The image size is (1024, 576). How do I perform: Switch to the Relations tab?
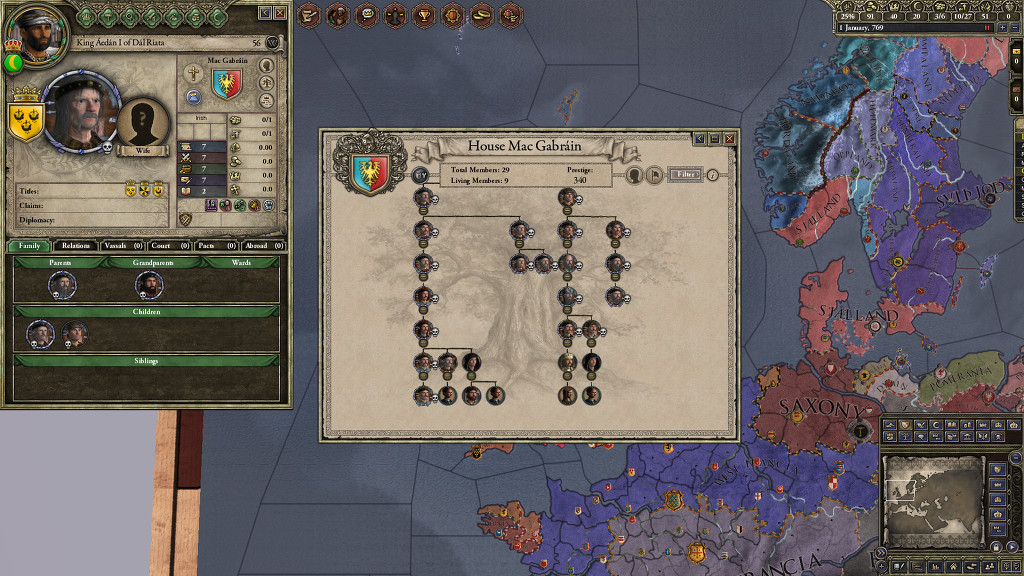tap(75, 245)
